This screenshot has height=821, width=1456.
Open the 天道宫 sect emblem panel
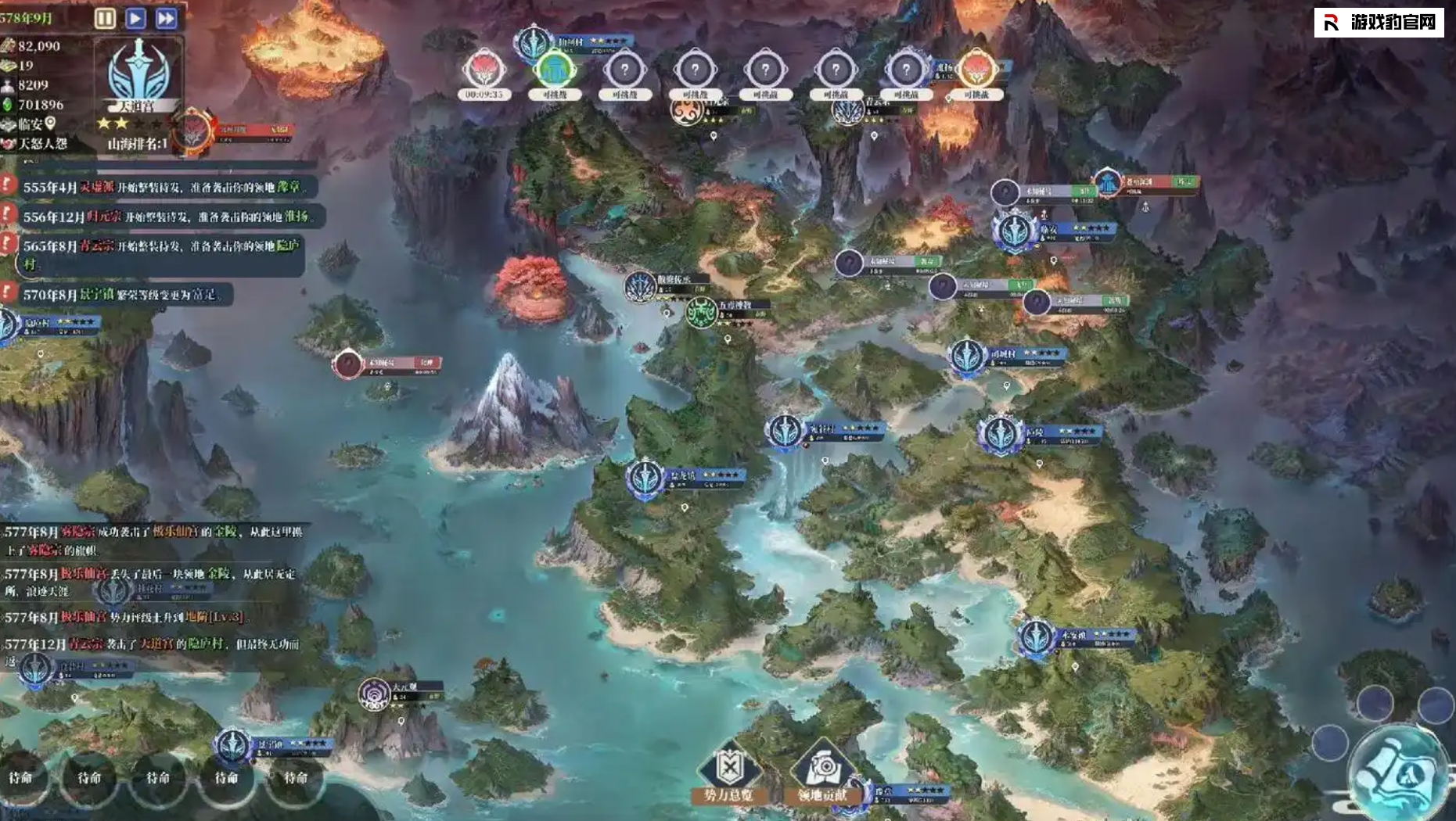138,73
